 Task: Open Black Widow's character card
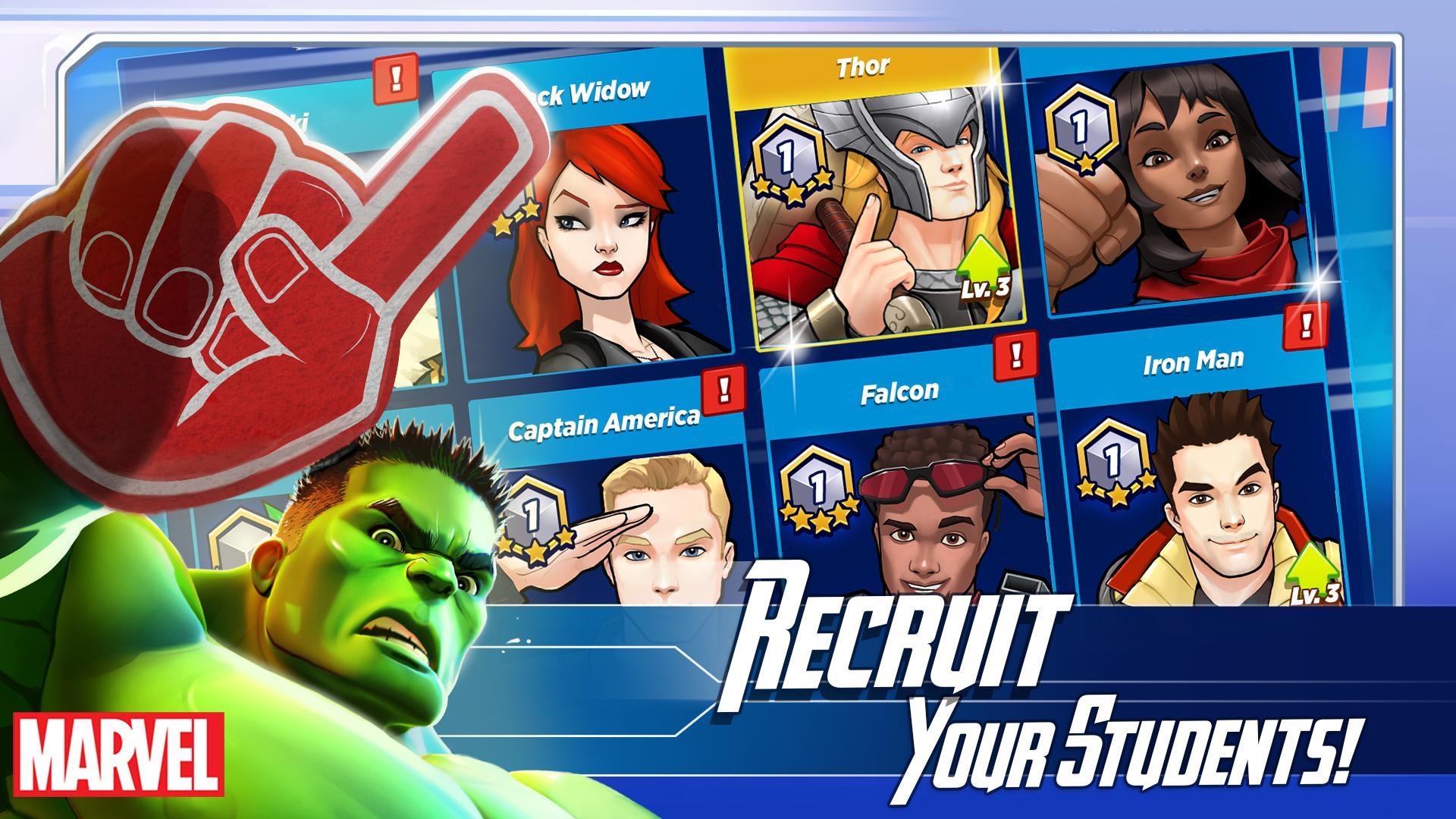tap(599, 227)
